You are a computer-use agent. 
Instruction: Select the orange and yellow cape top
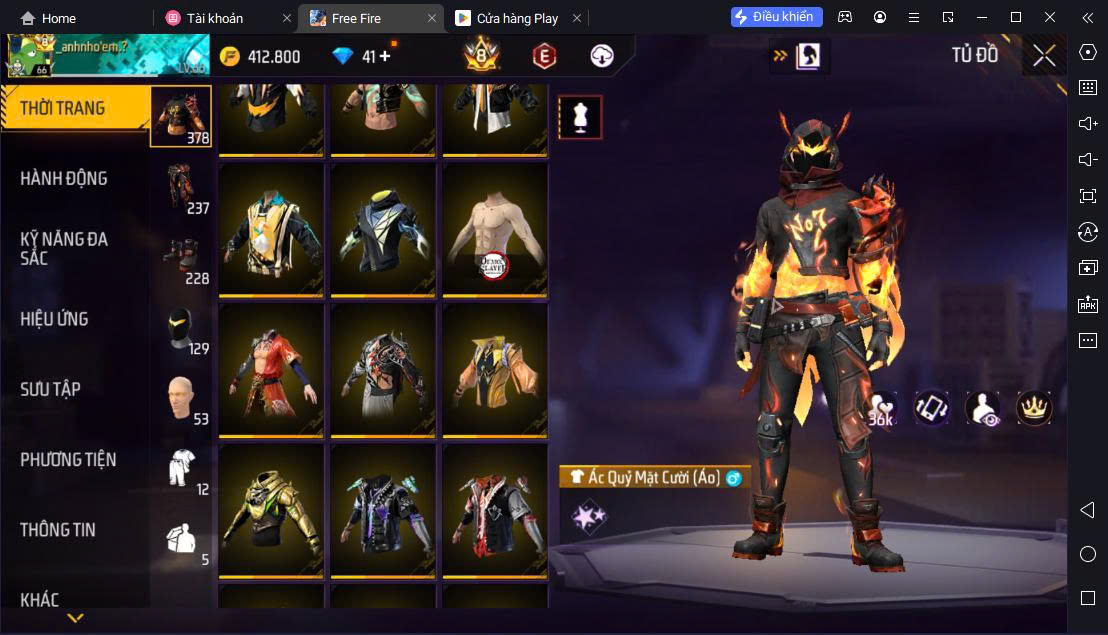(x=495, y=370)
